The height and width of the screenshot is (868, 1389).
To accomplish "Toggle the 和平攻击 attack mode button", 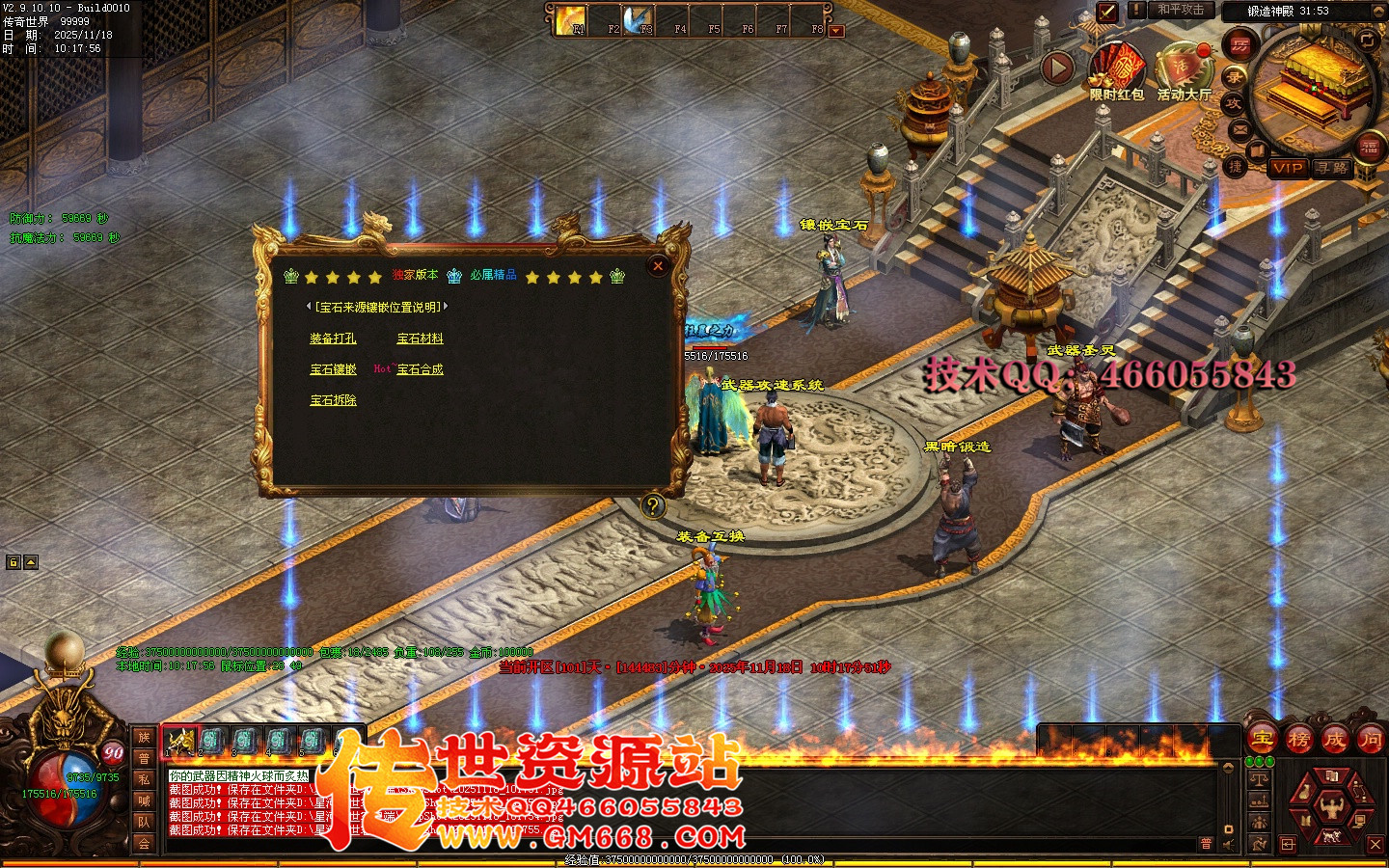I will (x=1181, y=10).
